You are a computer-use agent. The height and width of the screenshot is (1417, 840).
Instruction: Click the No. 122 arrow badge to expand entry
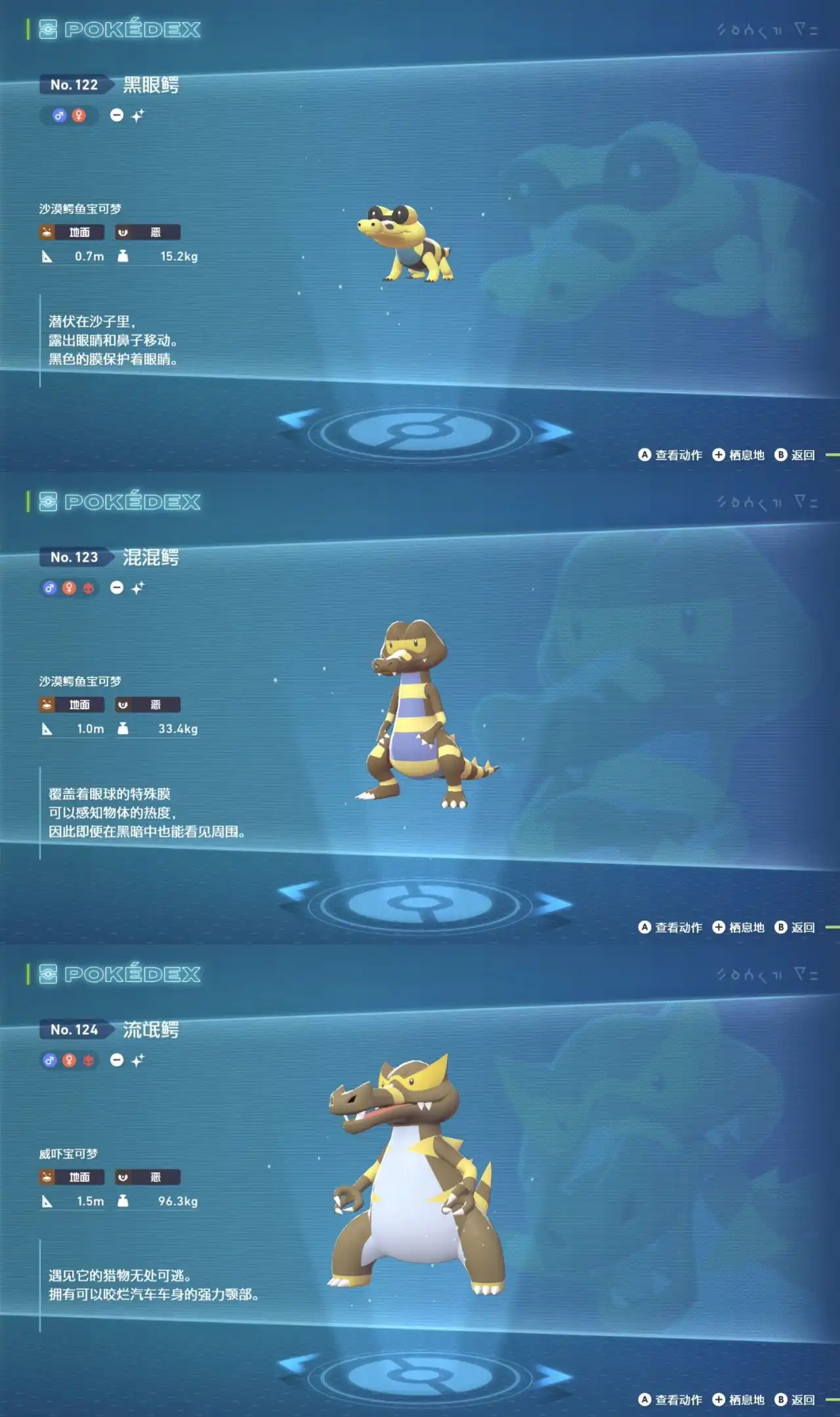(75, 84)
